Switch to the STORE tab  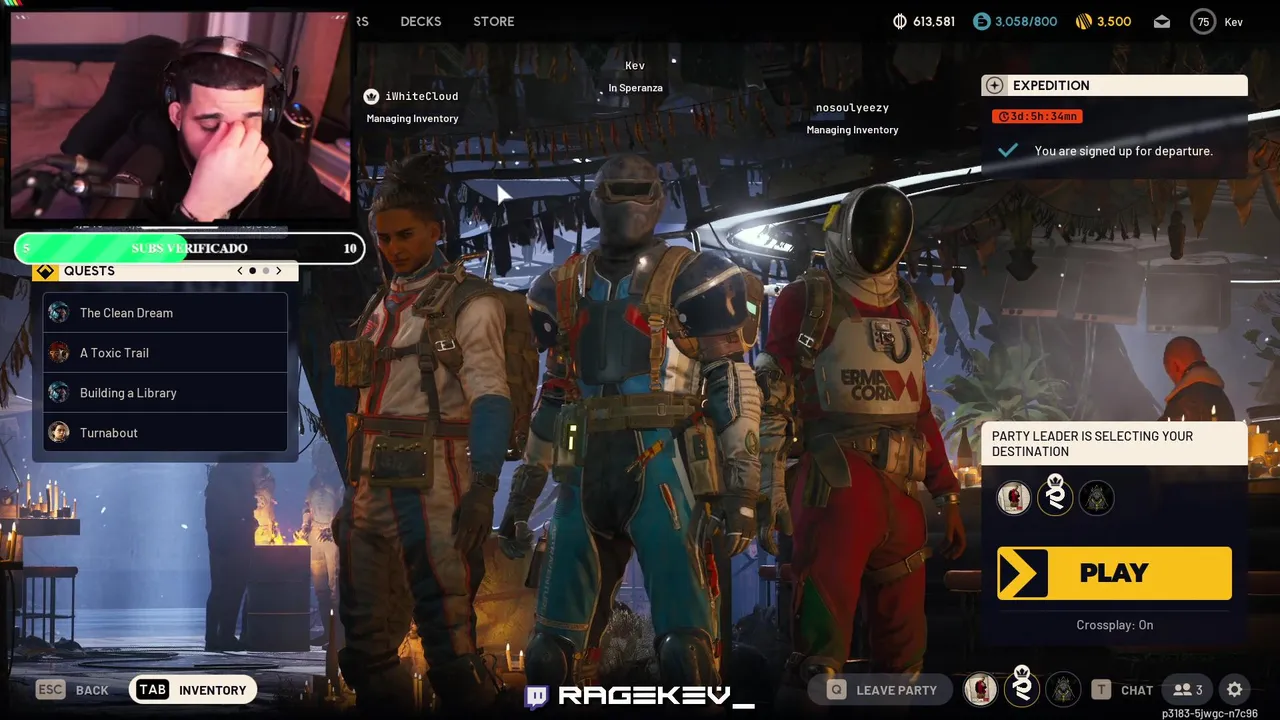tap(494, 21)
